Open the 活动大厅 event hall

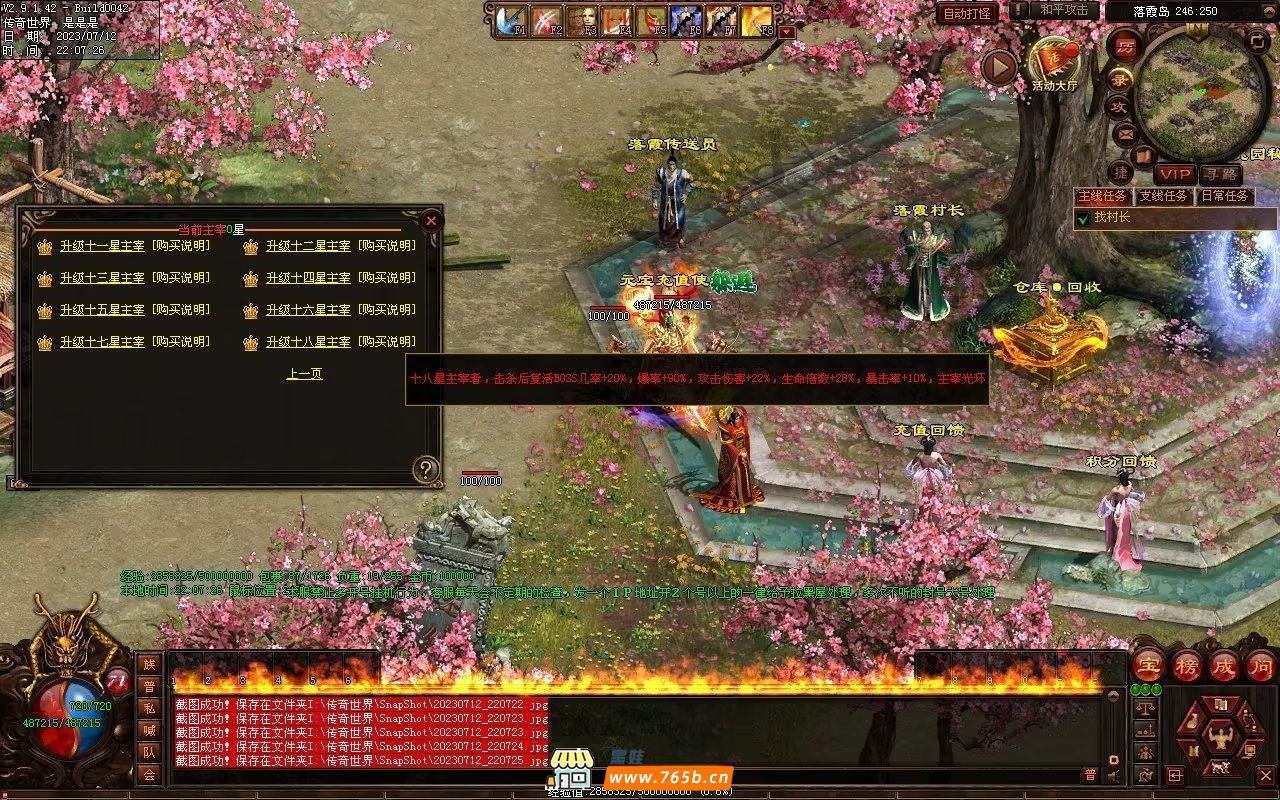click(1055, 62)
